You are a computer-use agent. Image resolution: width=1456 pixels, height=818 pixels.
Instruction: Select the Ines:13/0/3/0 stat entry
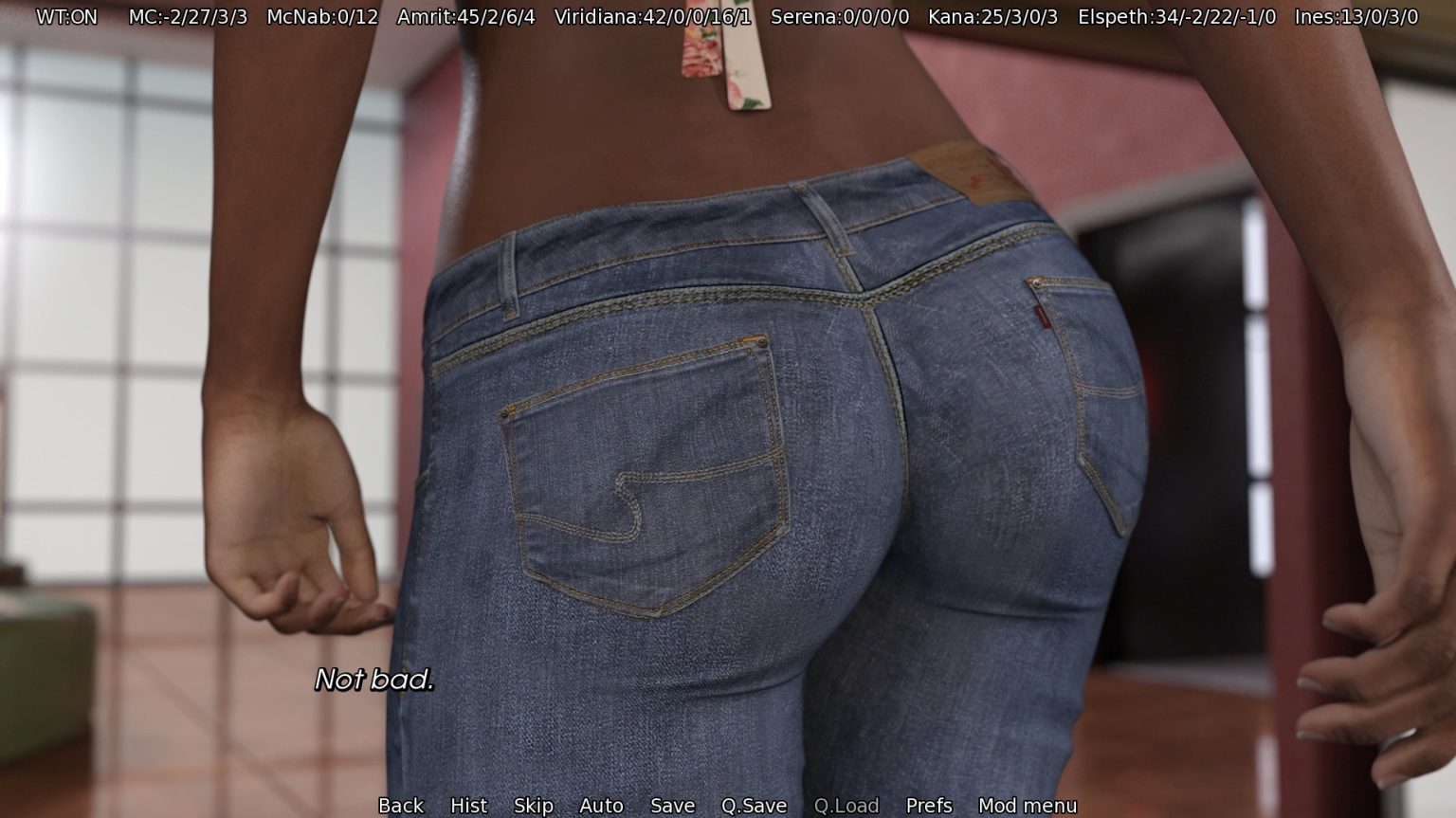tap(1357, 16)
